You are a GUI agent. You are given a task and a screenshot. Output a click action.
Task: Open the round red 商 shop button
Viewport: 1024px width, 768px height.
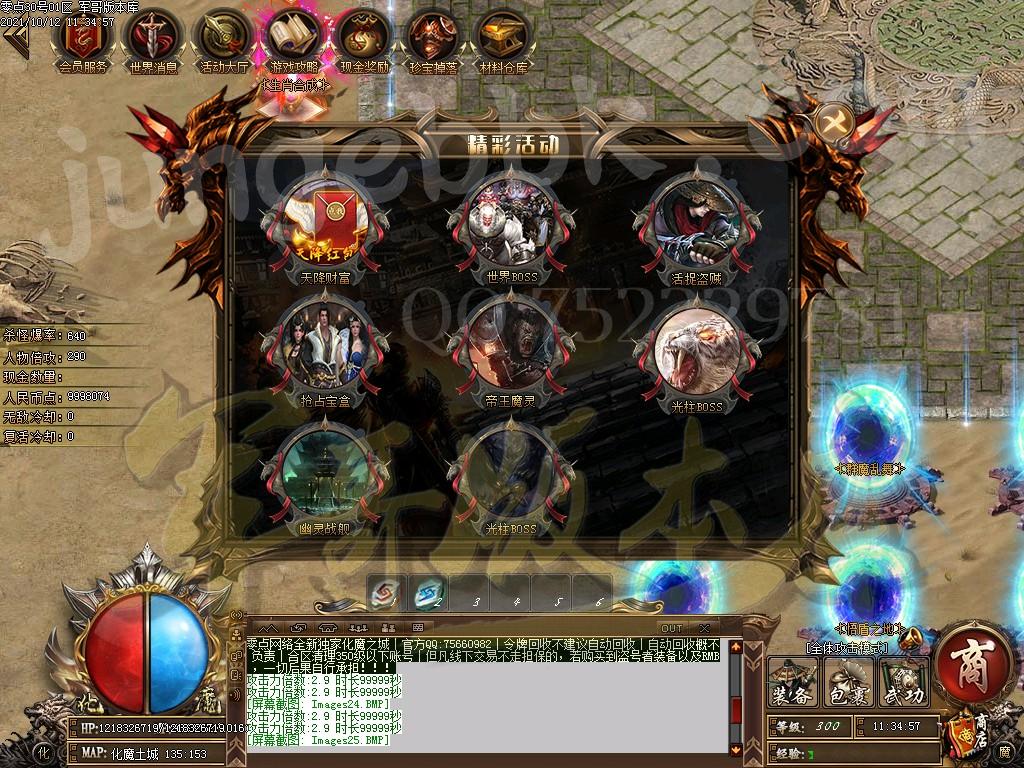pyautogui.click(x=973, y=663)
